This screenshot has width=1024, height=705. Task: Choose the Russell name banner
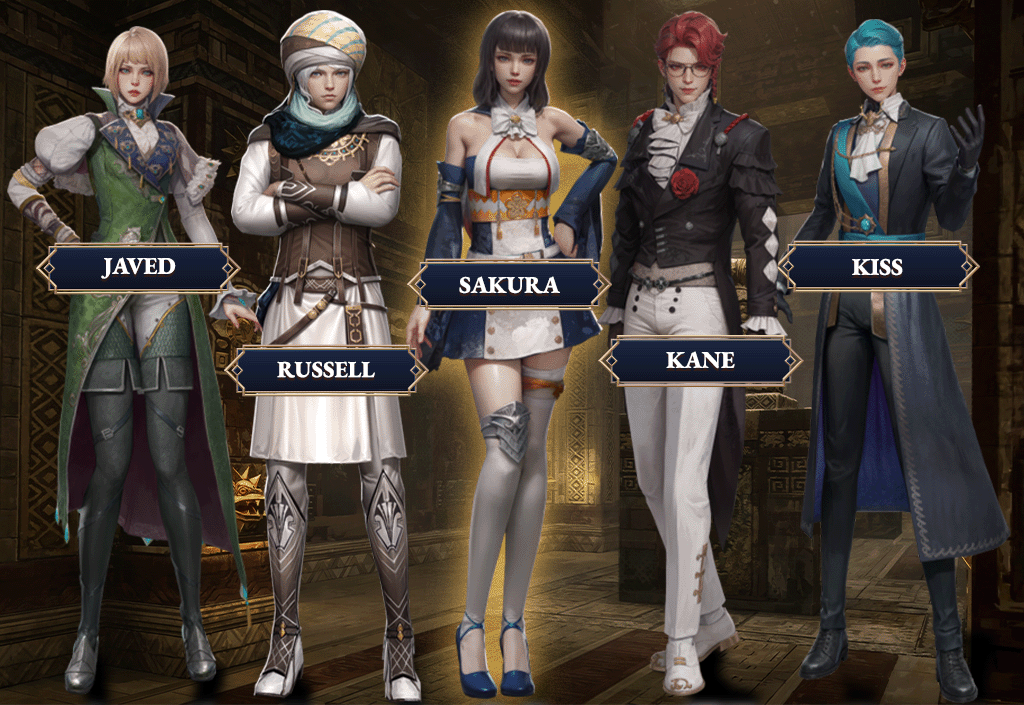click(326, 370)
